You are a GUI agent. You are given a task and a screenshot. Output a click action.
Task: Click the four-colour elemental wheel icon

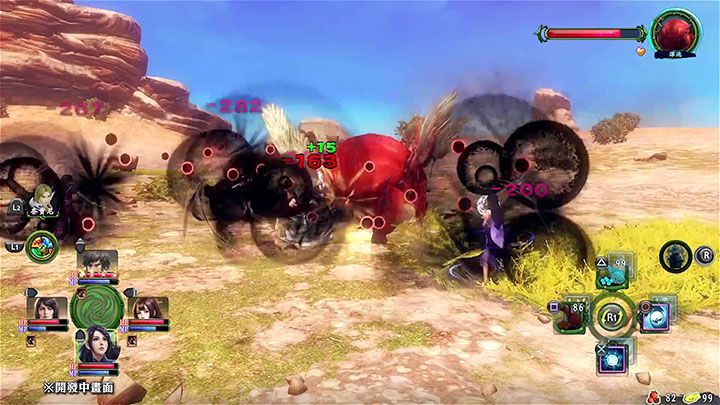[42, 243]
